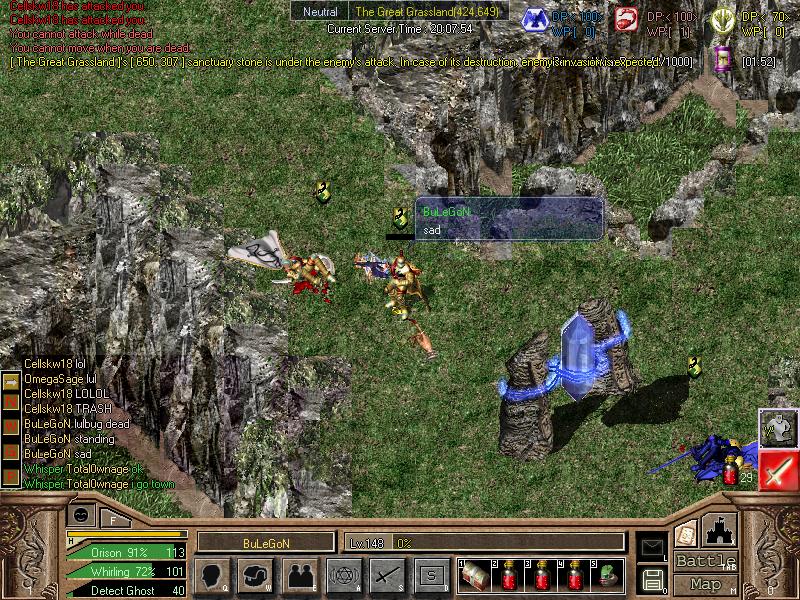800x600 pixels.
Task: Click the envelope mail icon
Action: tap(652, 547)
